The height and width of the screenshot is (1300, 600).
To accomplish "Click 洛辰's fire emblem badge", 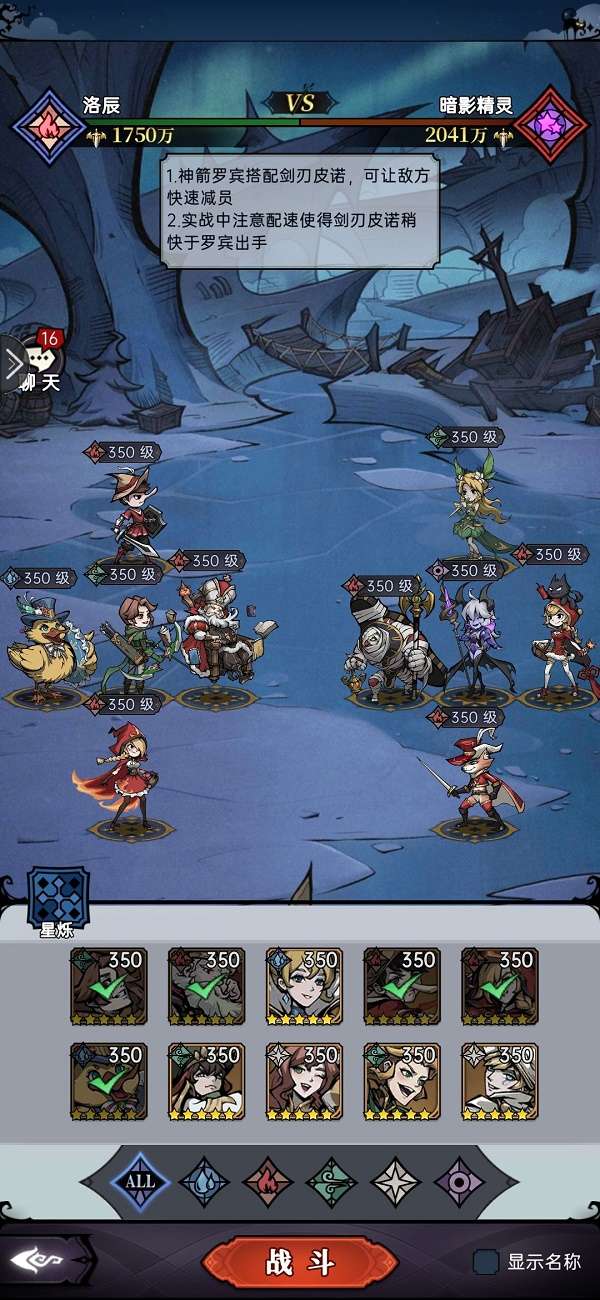I will point(49,126).
